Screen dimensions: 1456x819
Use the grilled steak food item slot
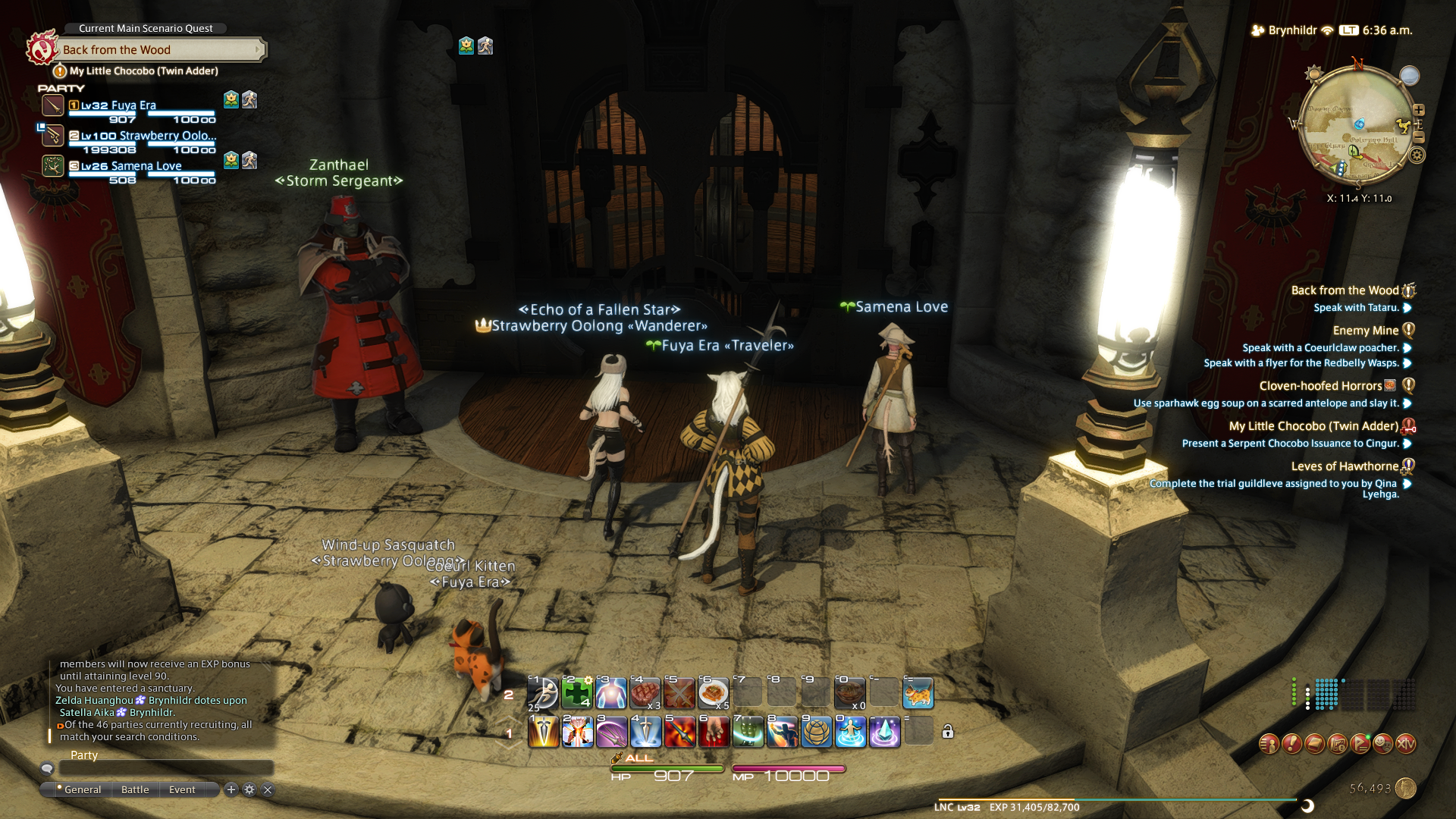coord(645,693)
